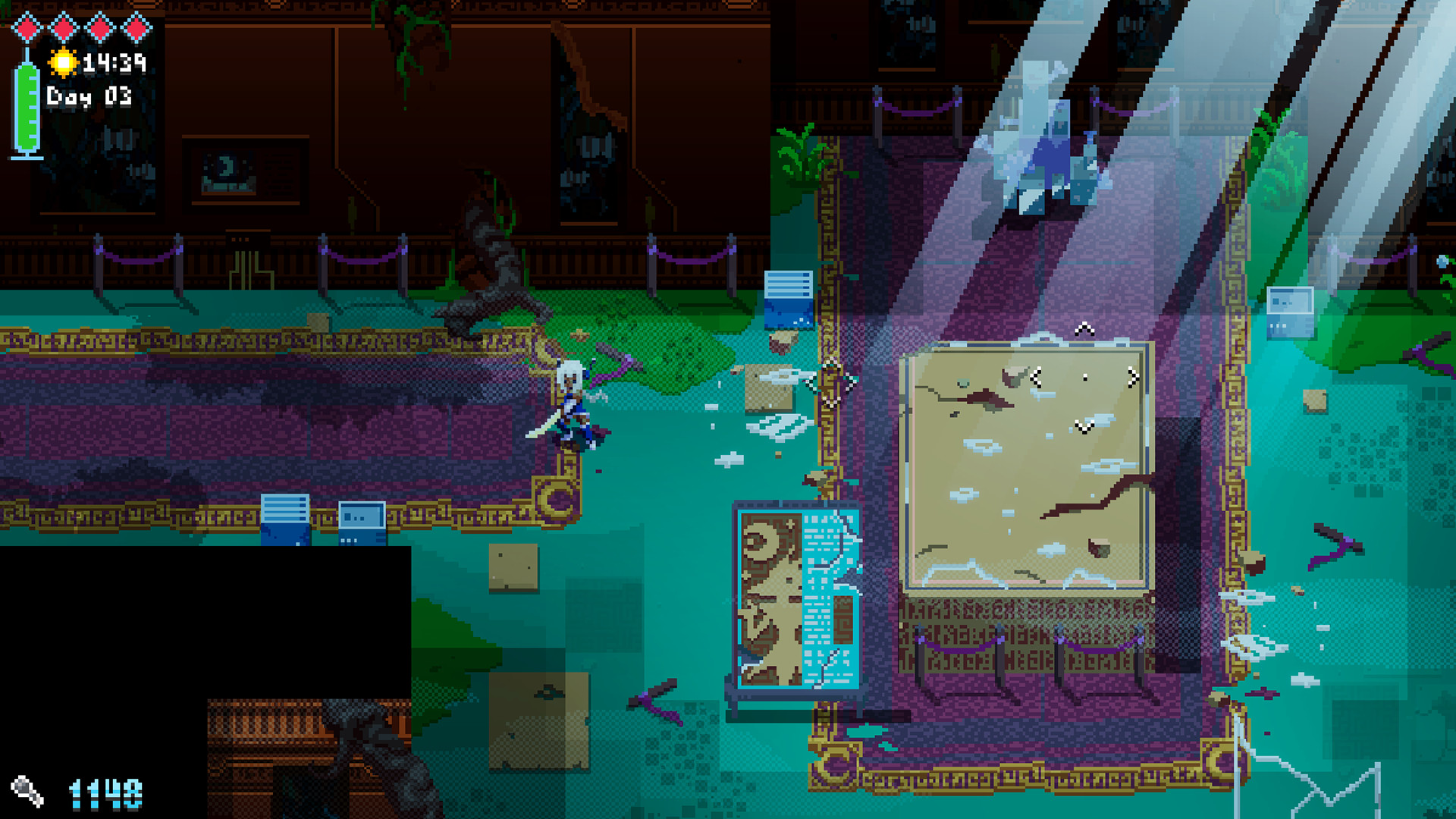This screenshot has height=819, width=1456.
Task: Toggle the downward arrow inside the exhibit
Action: (x=1084, y=426)
